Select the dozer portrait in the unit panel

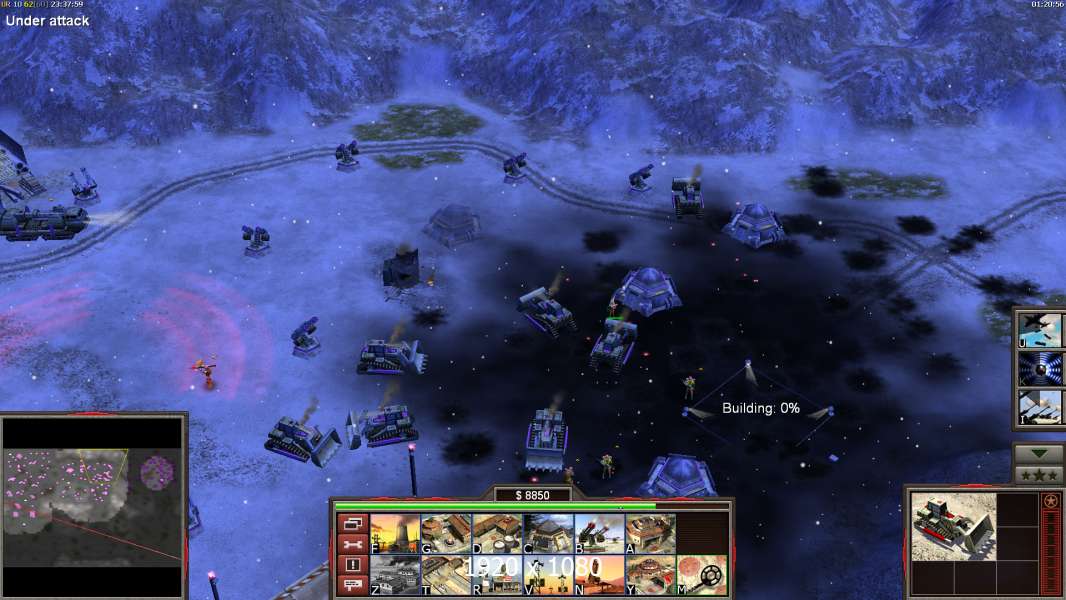pos(953,526)
